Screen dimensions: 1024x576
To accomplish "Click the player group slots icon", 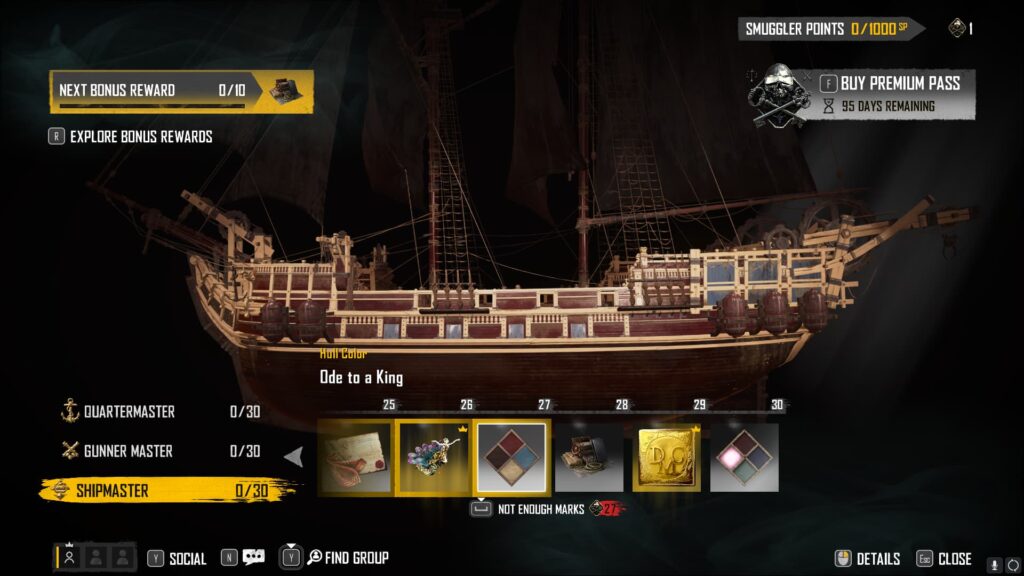I will pyautogui.click(x=94, y=558).
